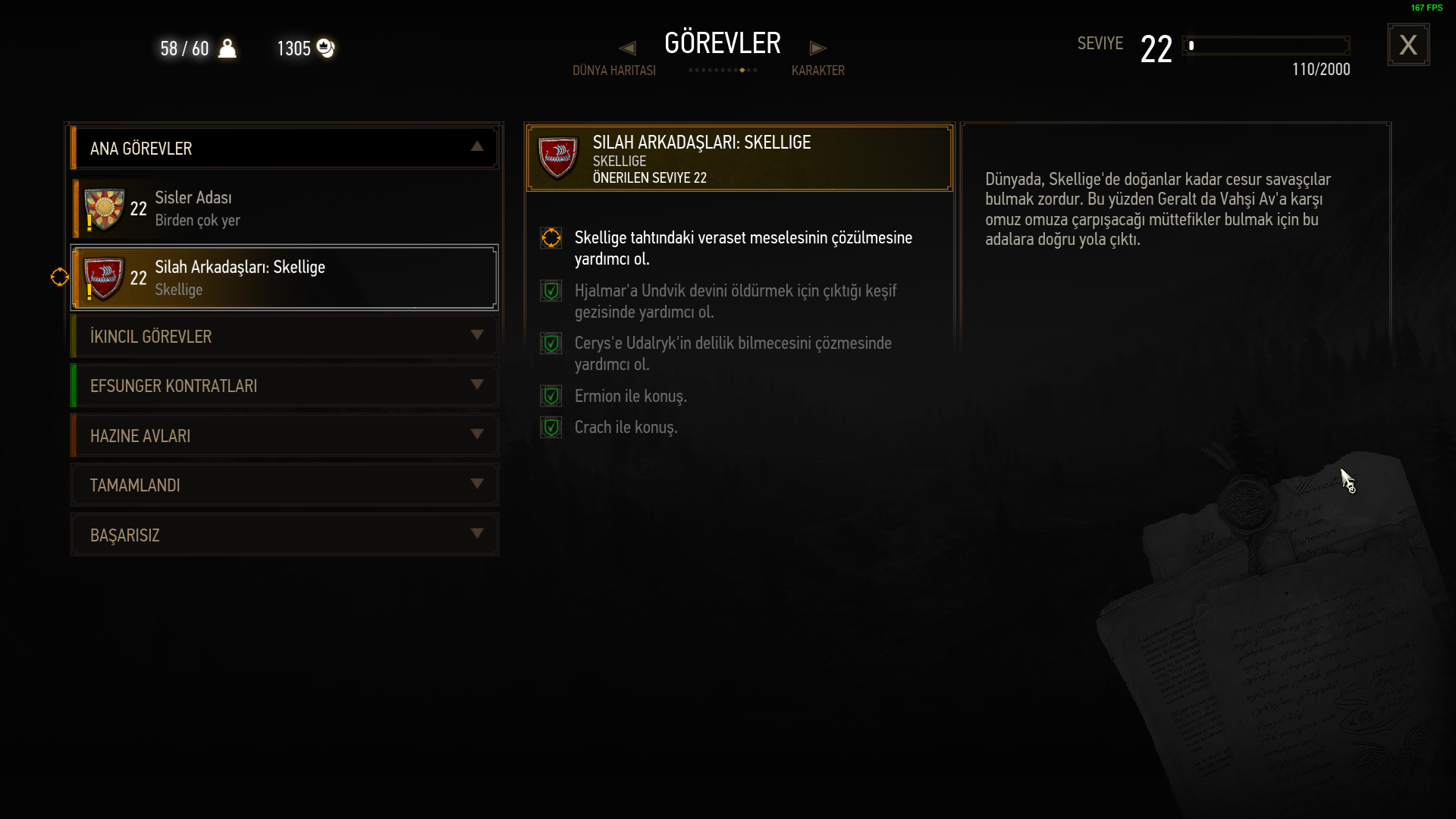Close the quest journal with the X button
This screenshot has height=819, width=1456.
click(x=1408, y=45)
